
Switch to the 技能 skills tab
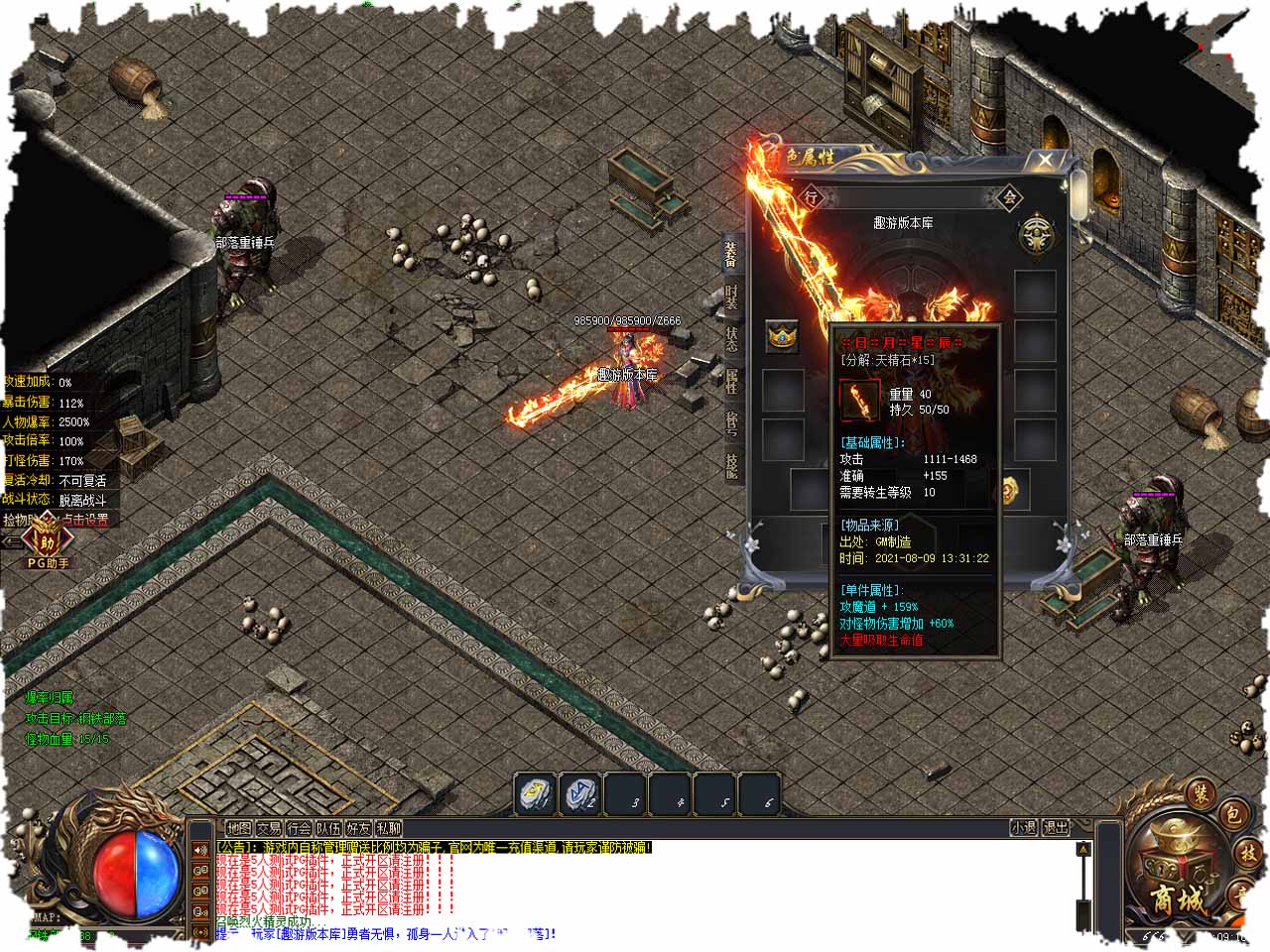coord(731,466)
